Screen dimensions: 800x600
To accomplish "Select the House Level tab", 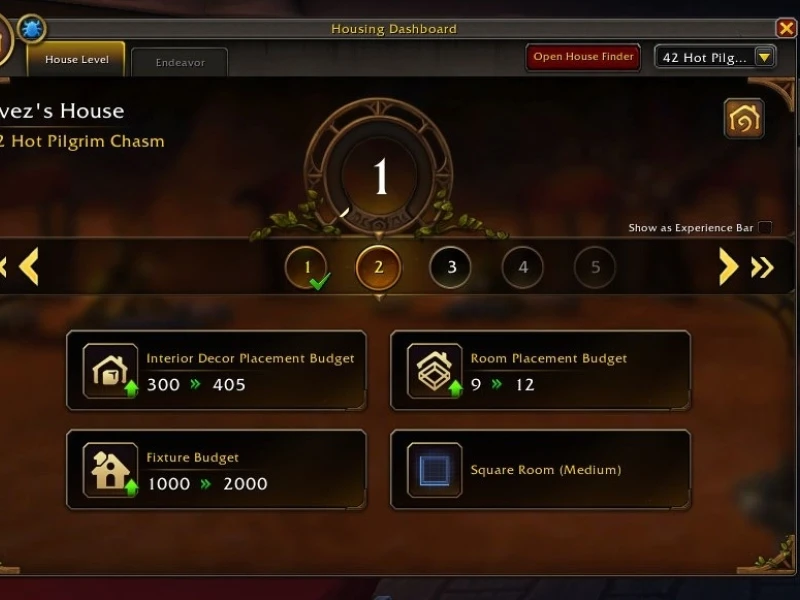I will 77,59.
